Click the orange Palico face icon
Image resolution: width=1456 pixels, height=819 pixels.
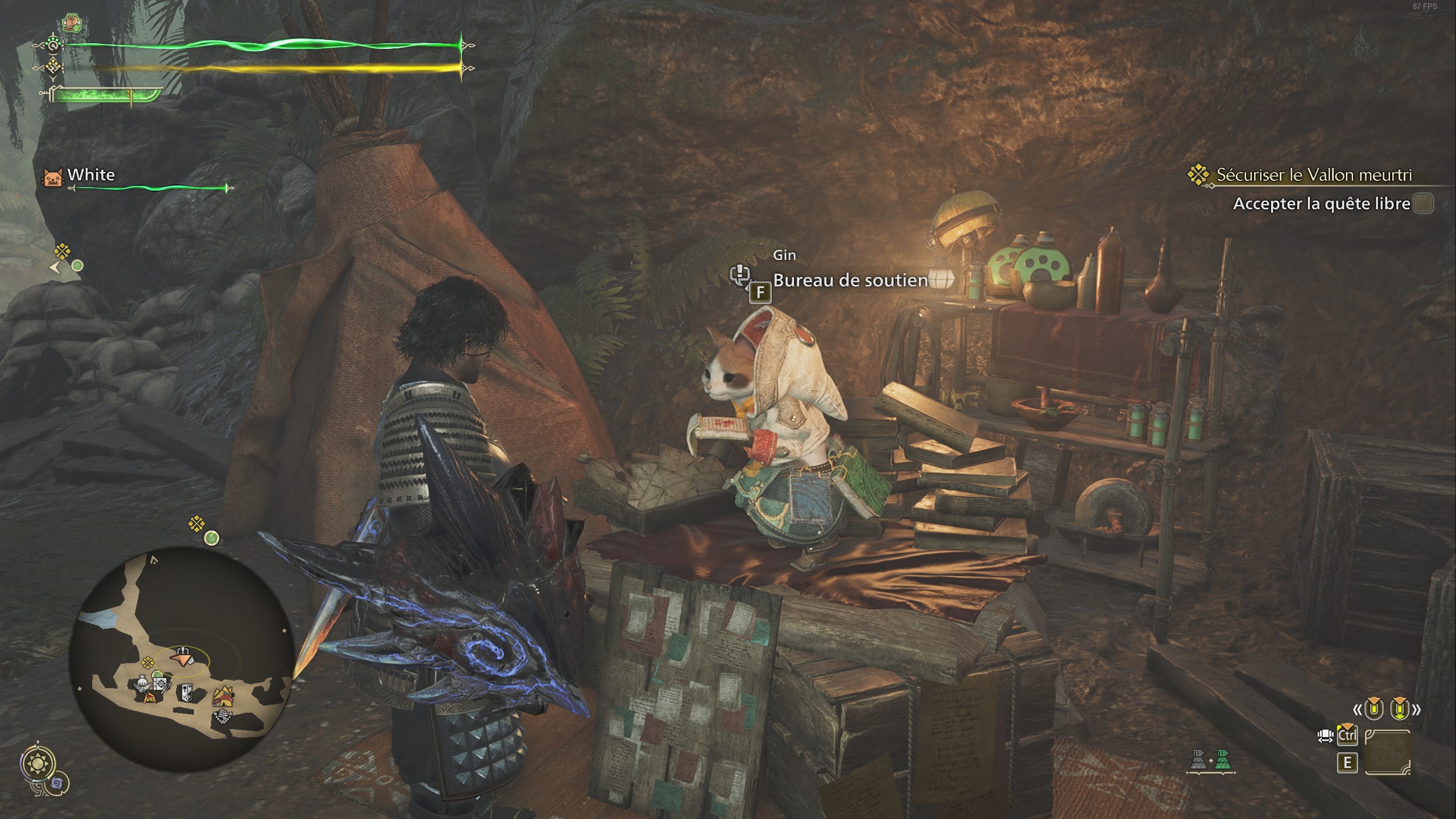coord(53,177)
